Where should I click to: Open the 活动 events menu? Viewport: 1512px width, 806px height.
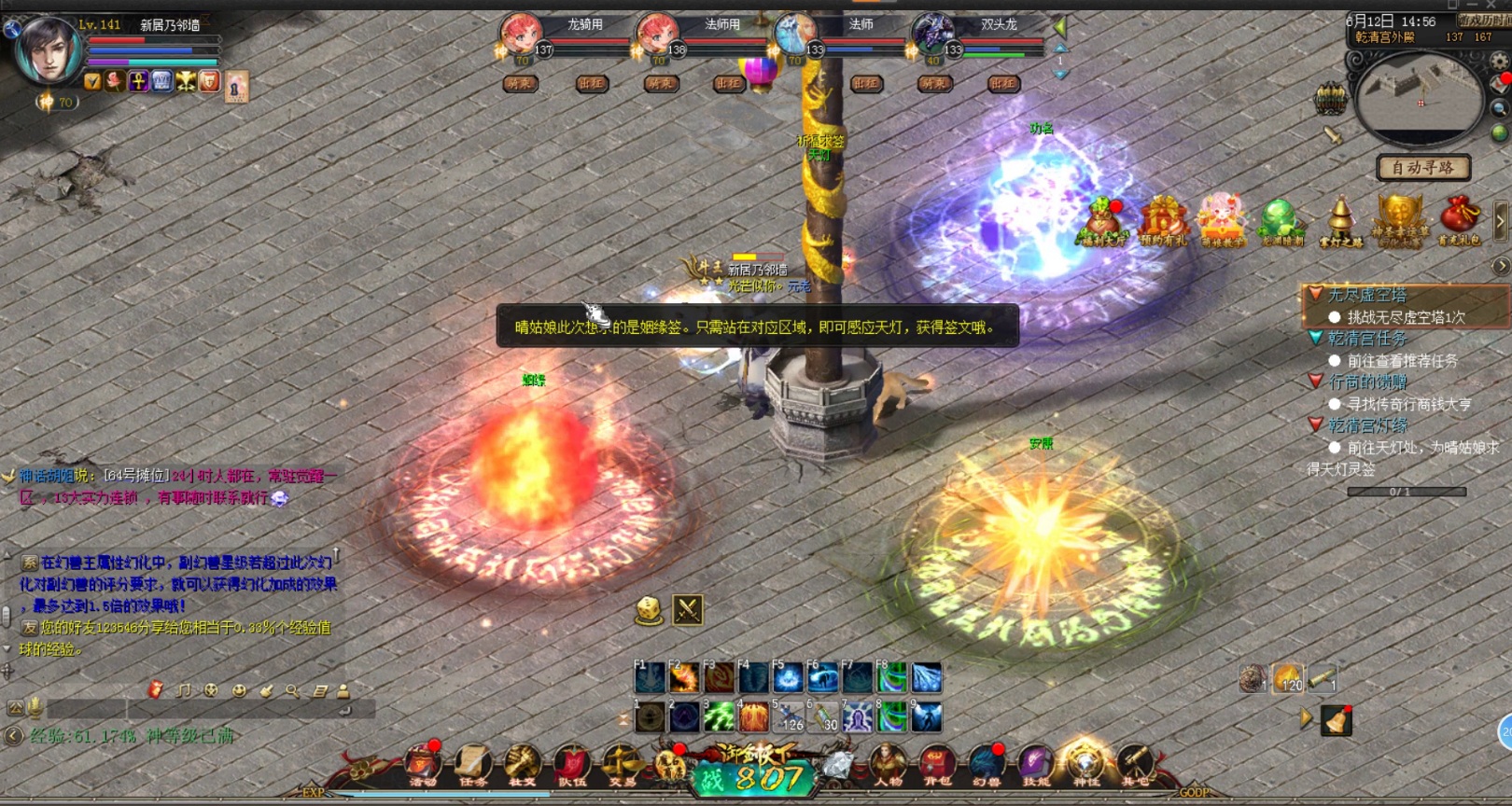[423, 766]
